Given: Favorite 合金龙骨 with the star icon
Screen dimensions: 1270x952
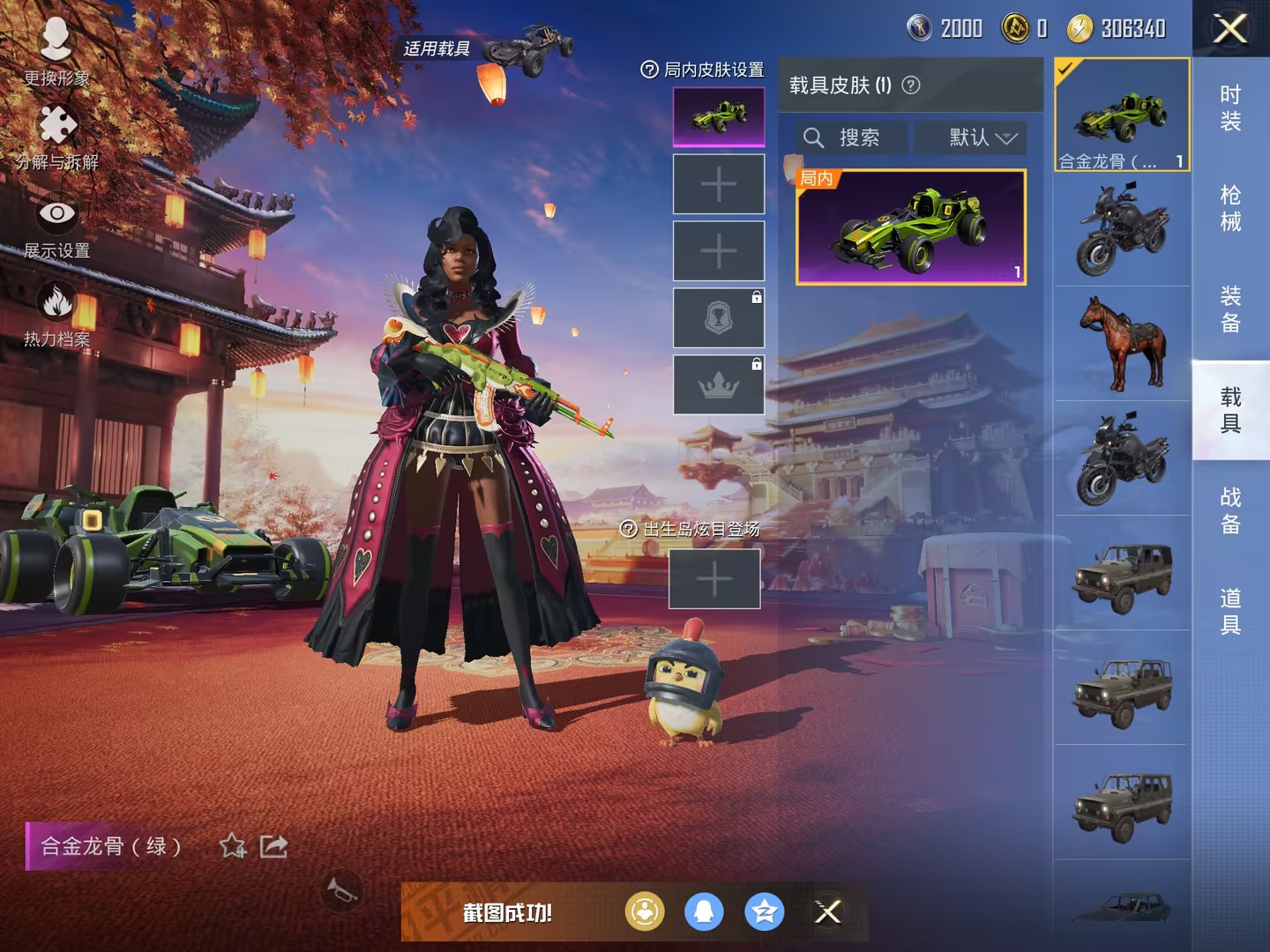Looking at the screenshot, I should 233,846.
